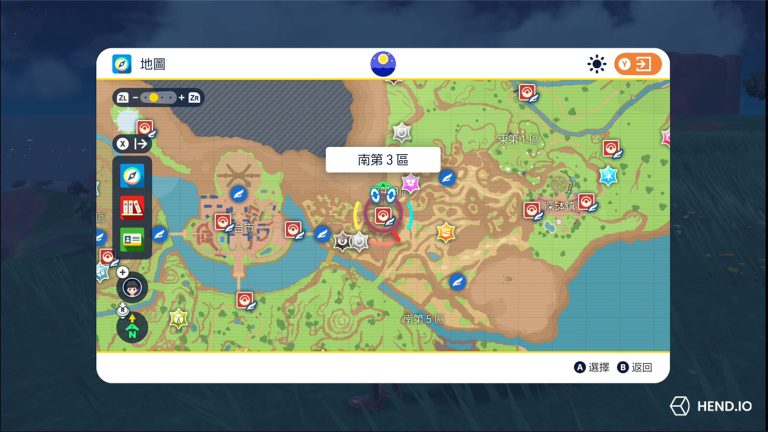Click the orange exit map button
Image resolution: width=768 pixels, height=432 pixels.
point(638,64)
